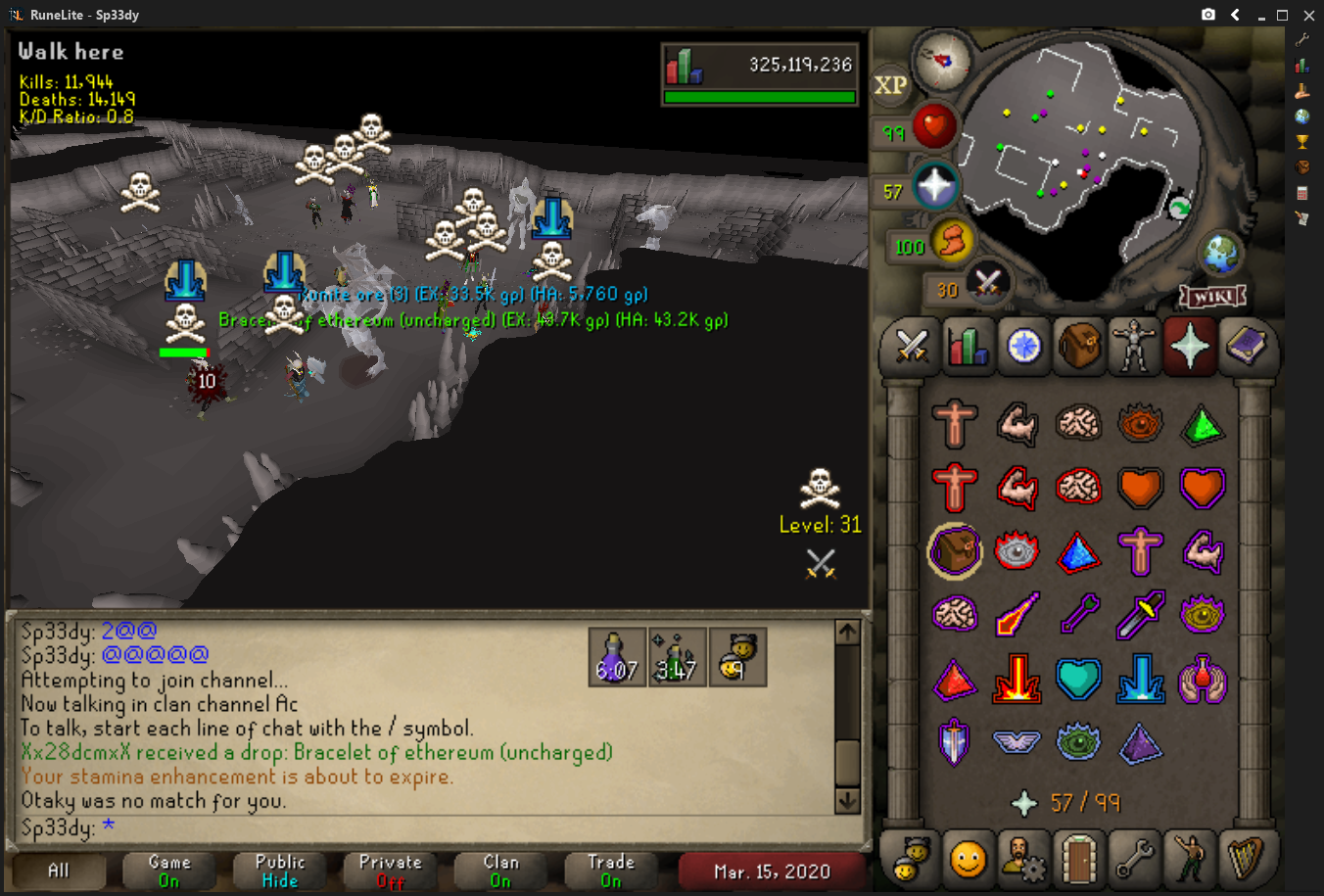Click the special attack orb

pos(987,285)
